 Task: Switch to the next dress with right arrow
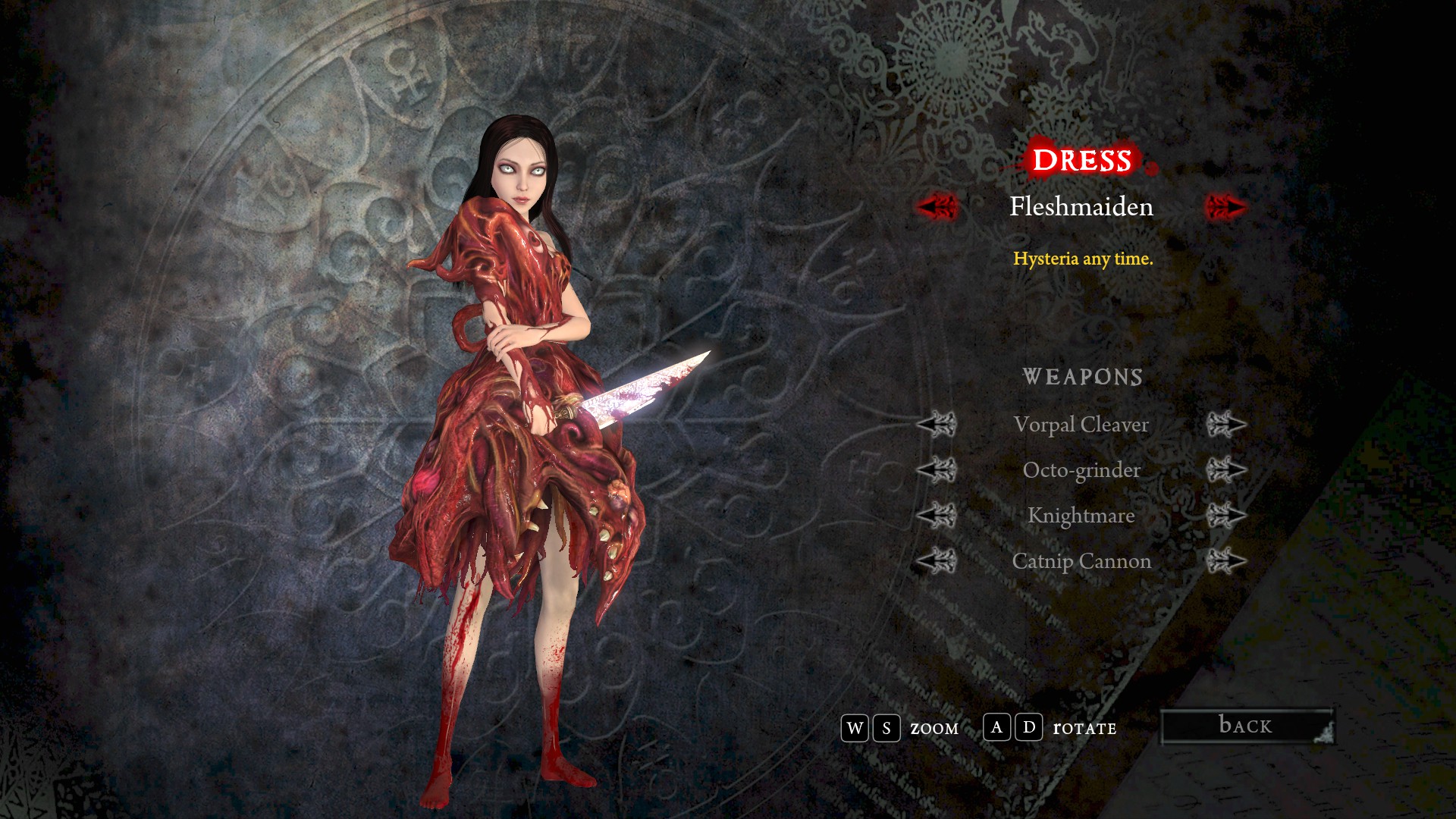[1225, 206]
